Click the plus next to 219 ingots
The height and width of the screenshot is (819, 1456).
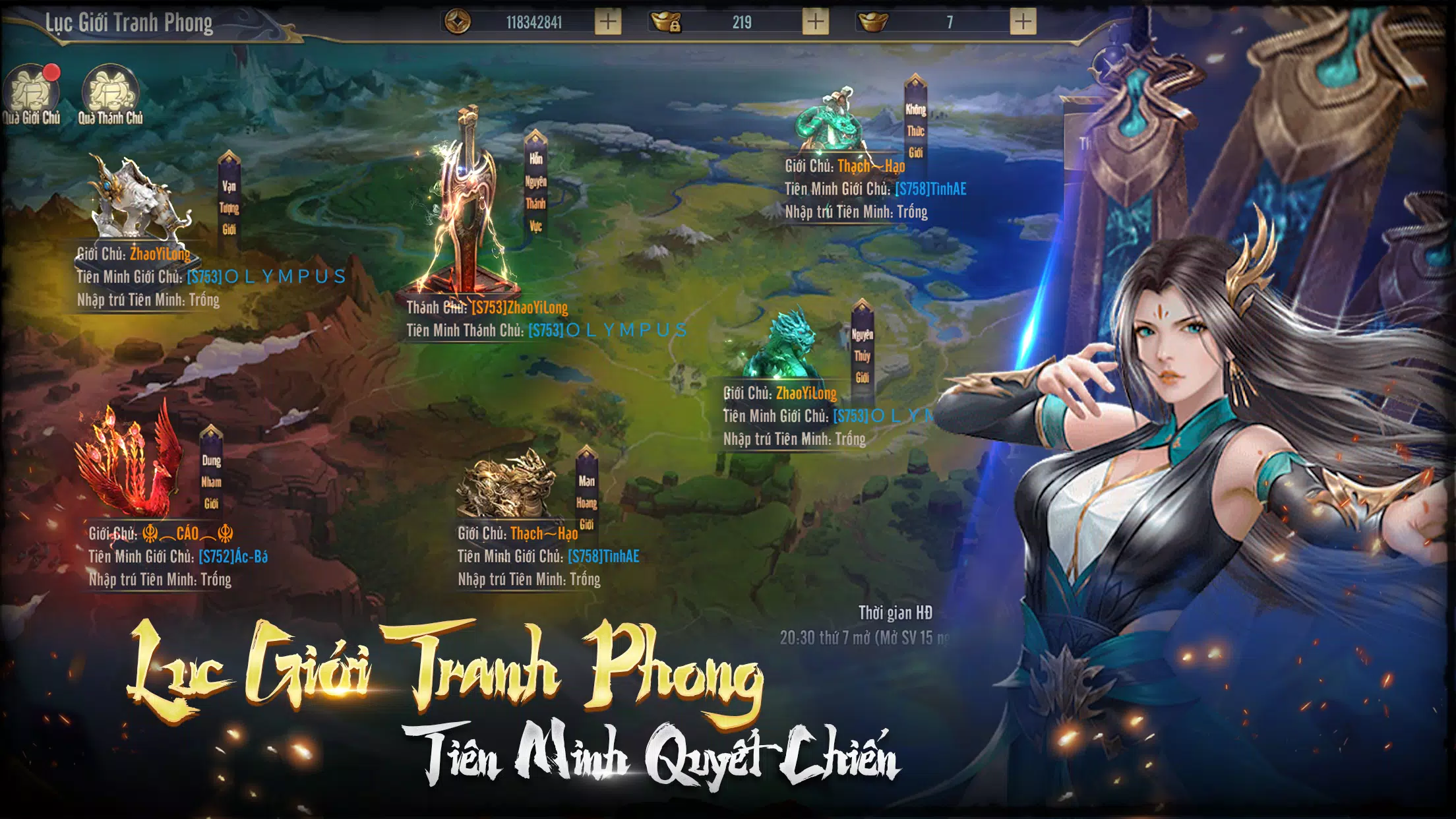816,20
